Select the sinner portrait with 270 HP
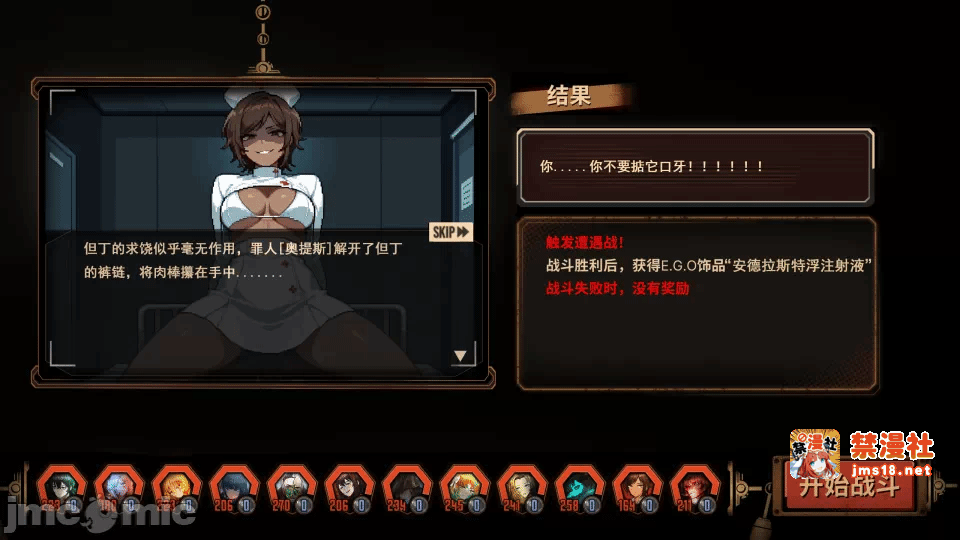Image resolution: width=960 pixels, height=540 pixels. (x=291, y=489)
